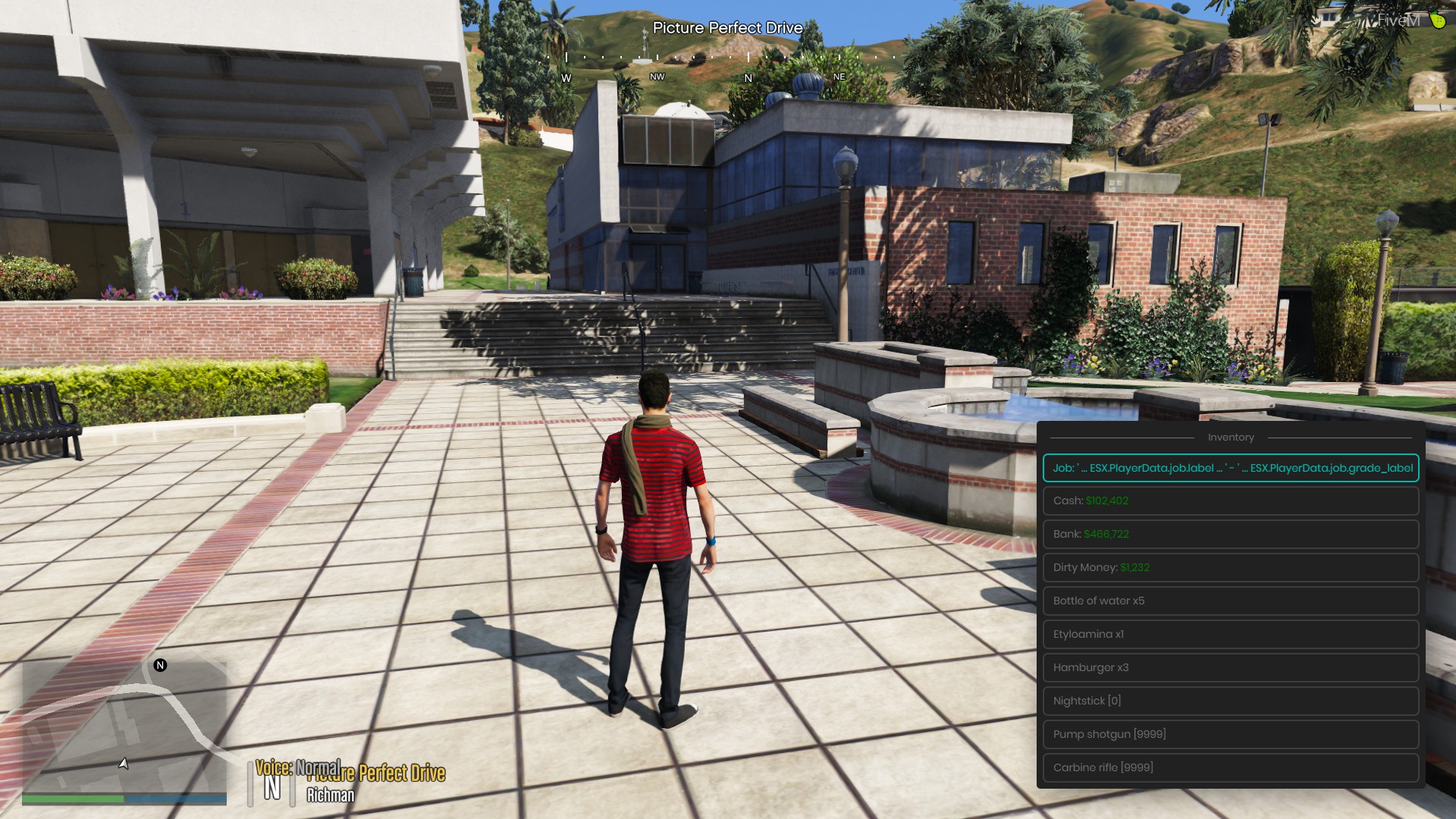Click the Inventory panel title
This screenshot has width=1456, height=819.
tap(1231, 437)
